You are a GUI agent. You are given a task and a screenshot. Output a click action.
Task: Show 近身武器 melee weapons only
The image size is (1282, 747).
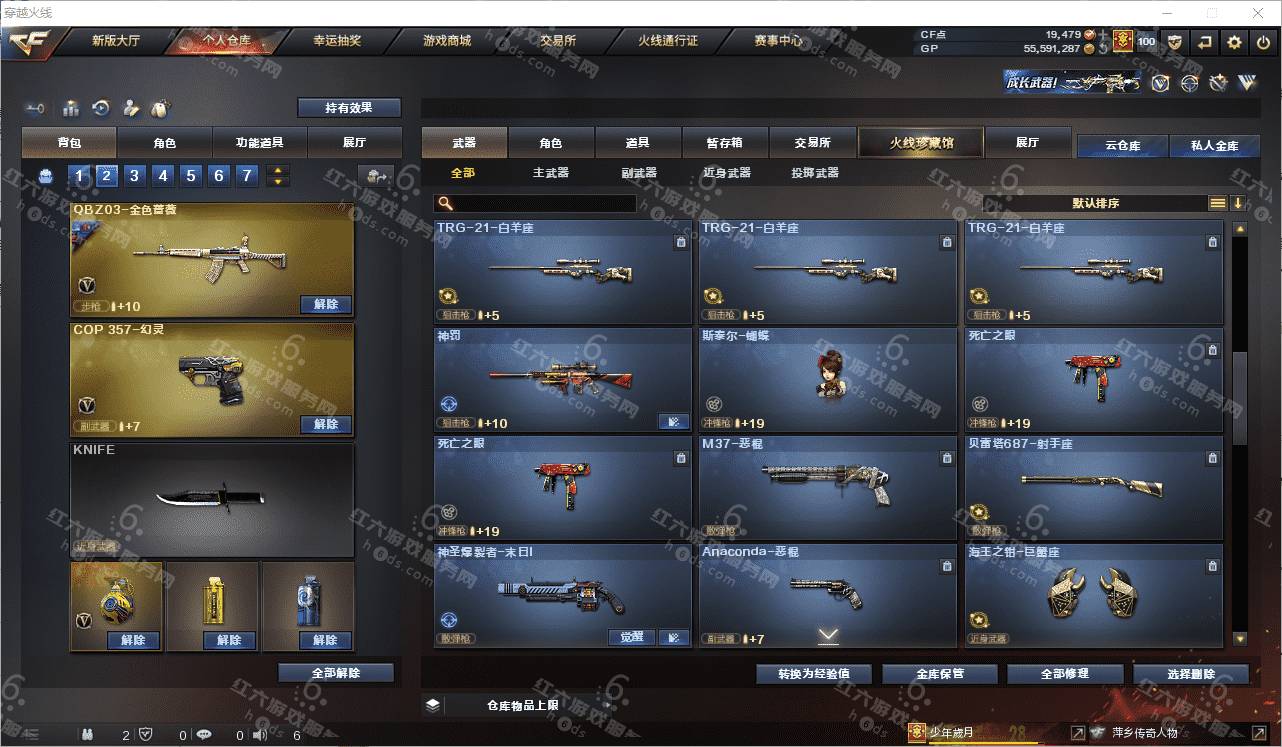[726, 173]
